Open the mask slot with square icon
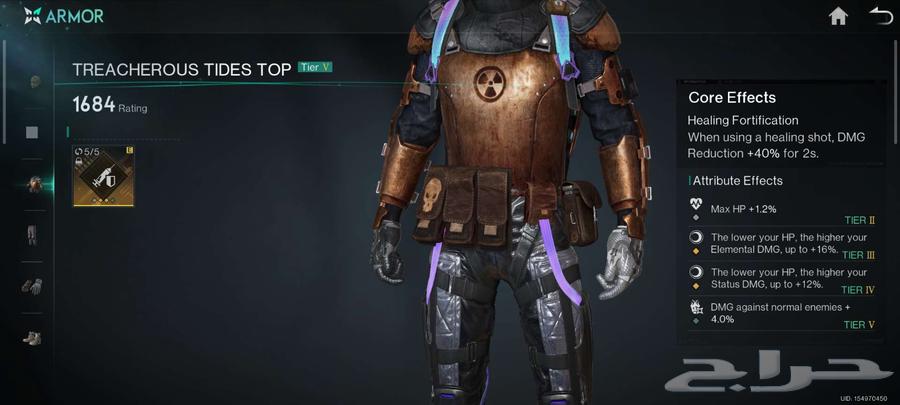900x405 pixels. pyautogui.click(x=33, y=132)
